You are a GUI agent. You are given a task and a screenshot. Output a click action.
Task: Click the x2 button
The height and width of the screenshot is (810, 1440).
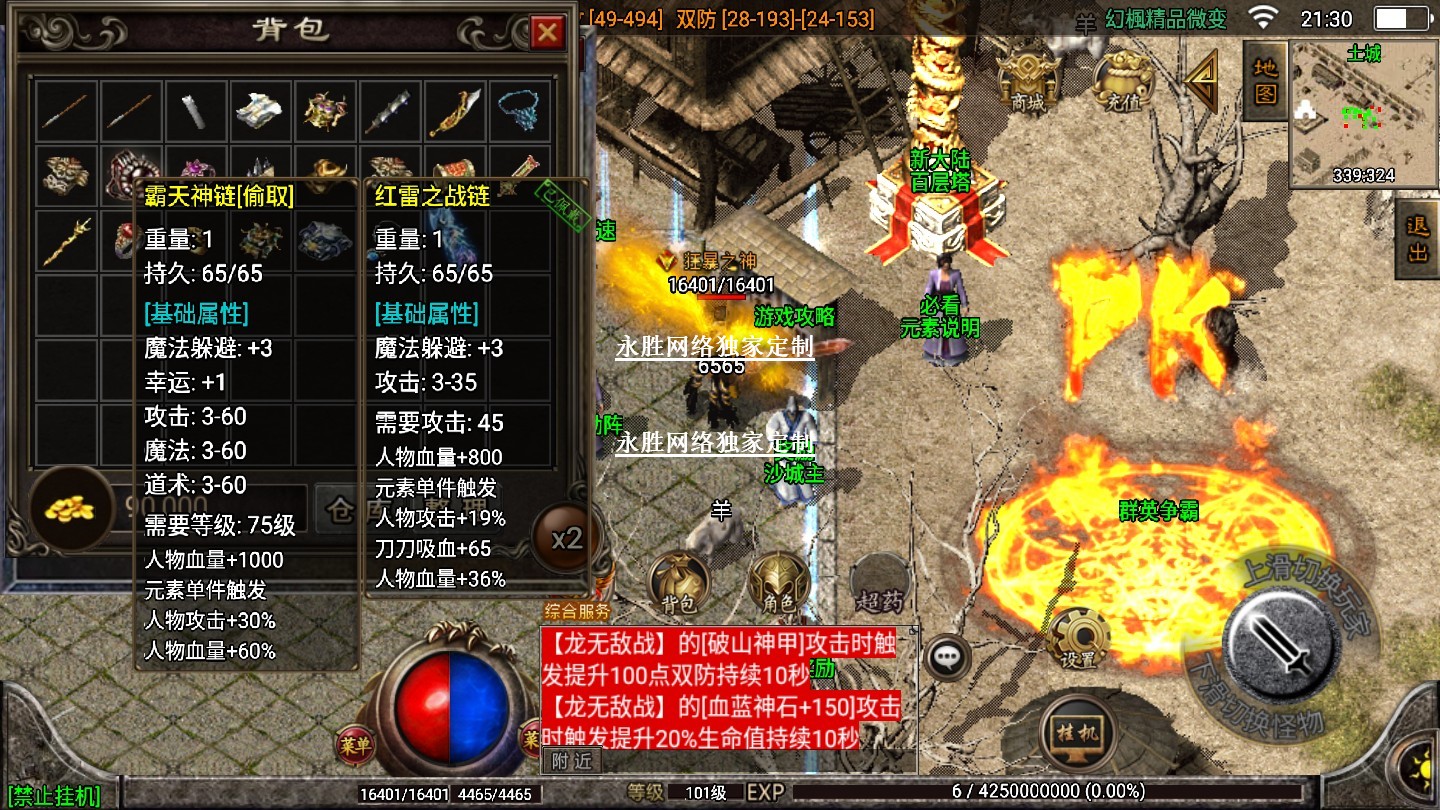coord(566,538)
